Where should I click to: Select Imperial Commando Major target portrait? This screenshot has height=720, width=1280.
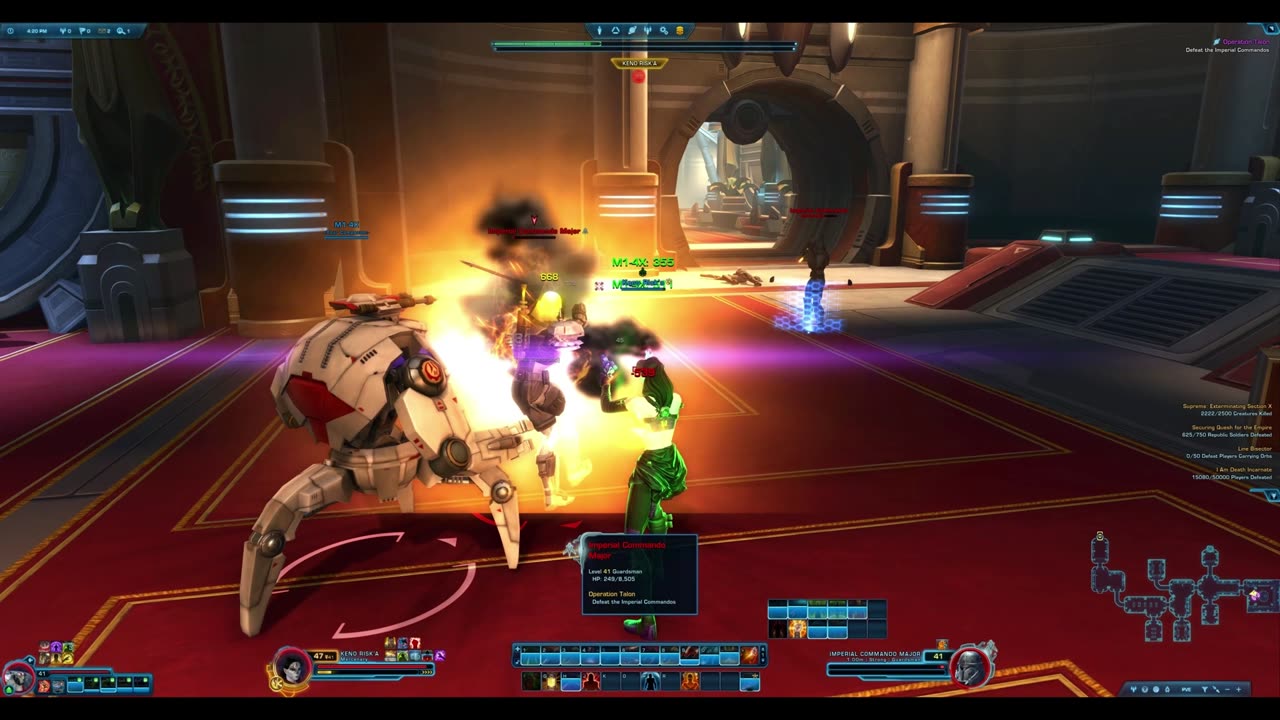pyautogui.click(x=970, y=666)
